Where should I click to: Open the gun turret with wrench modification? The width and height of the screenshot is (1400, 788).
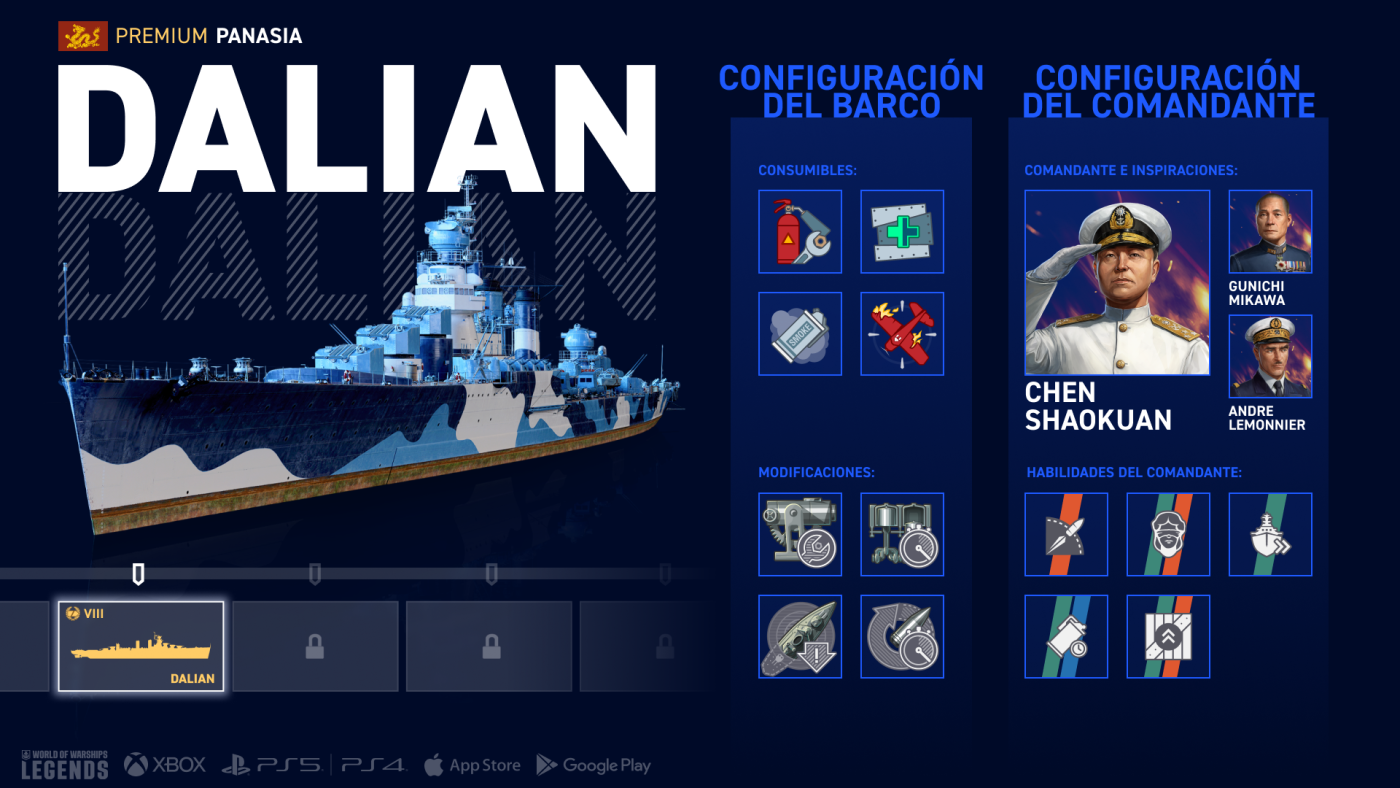[800, 534]
